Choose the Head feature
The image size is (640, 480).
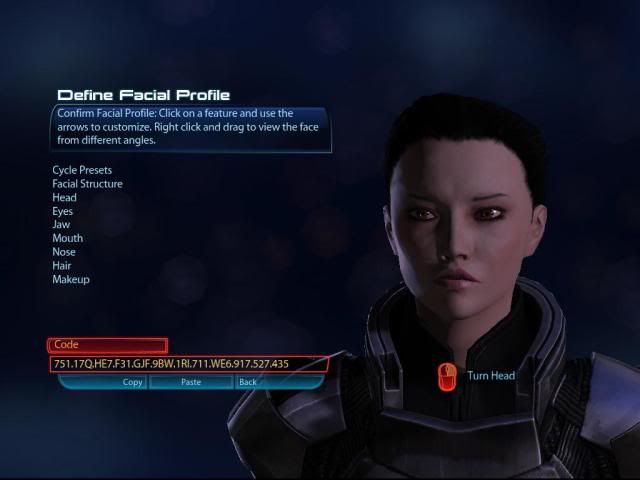(x=65, y=198)
